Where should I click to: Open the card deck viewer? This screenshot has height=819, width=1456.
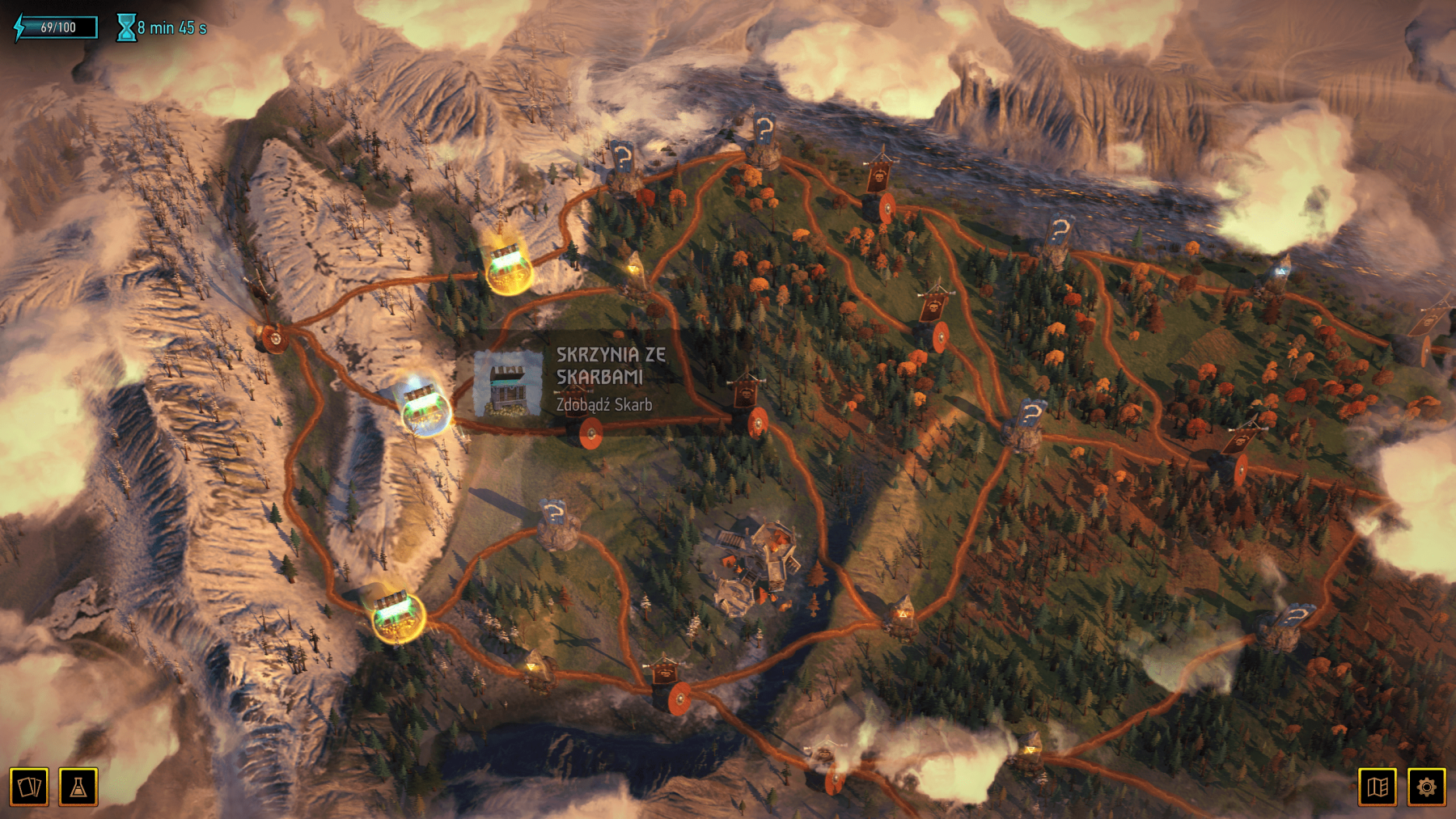[x=29, y=787]
